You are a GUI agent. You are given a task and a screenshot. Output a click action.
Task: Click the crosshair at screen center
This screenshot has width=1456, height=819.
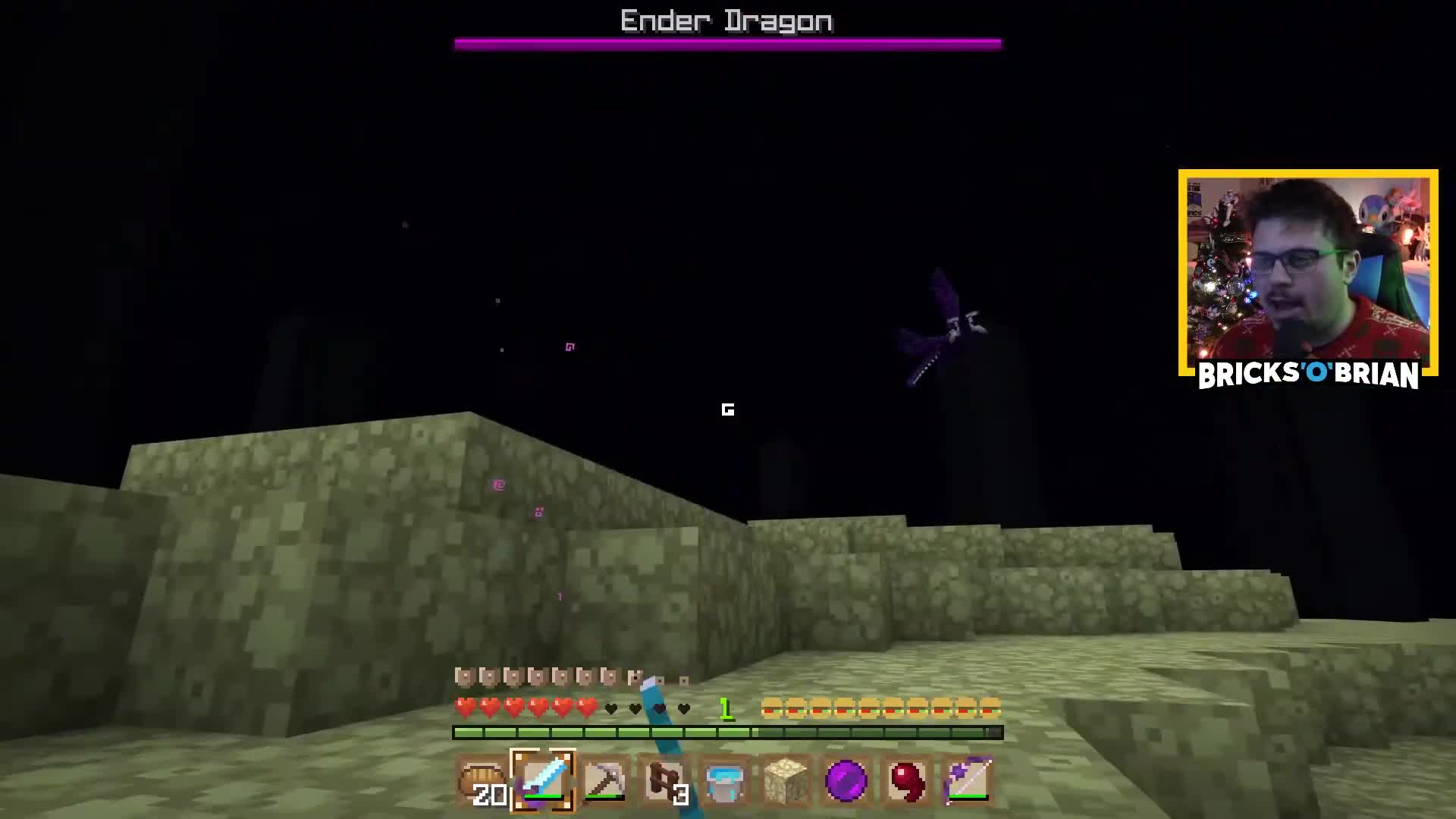(x=728, y=409)
